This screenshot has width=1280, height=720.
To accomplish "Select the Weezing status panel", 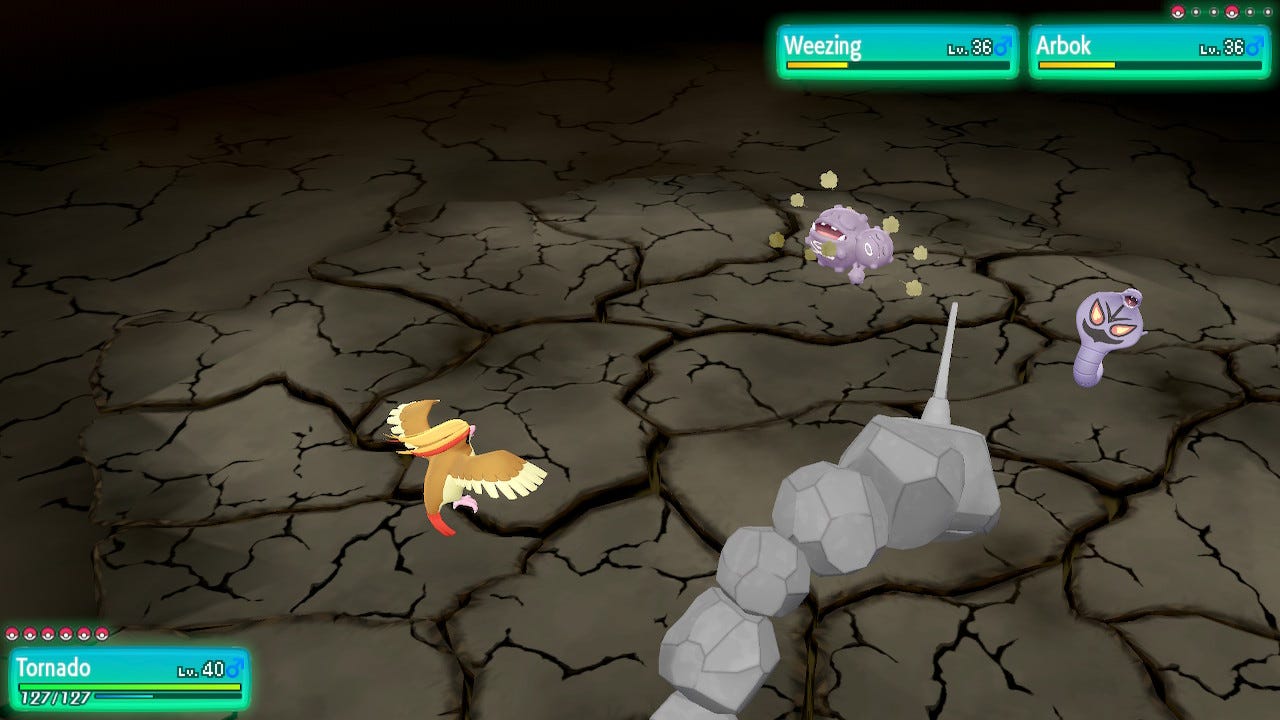I will pyautogui.click(x=897, y=52).
